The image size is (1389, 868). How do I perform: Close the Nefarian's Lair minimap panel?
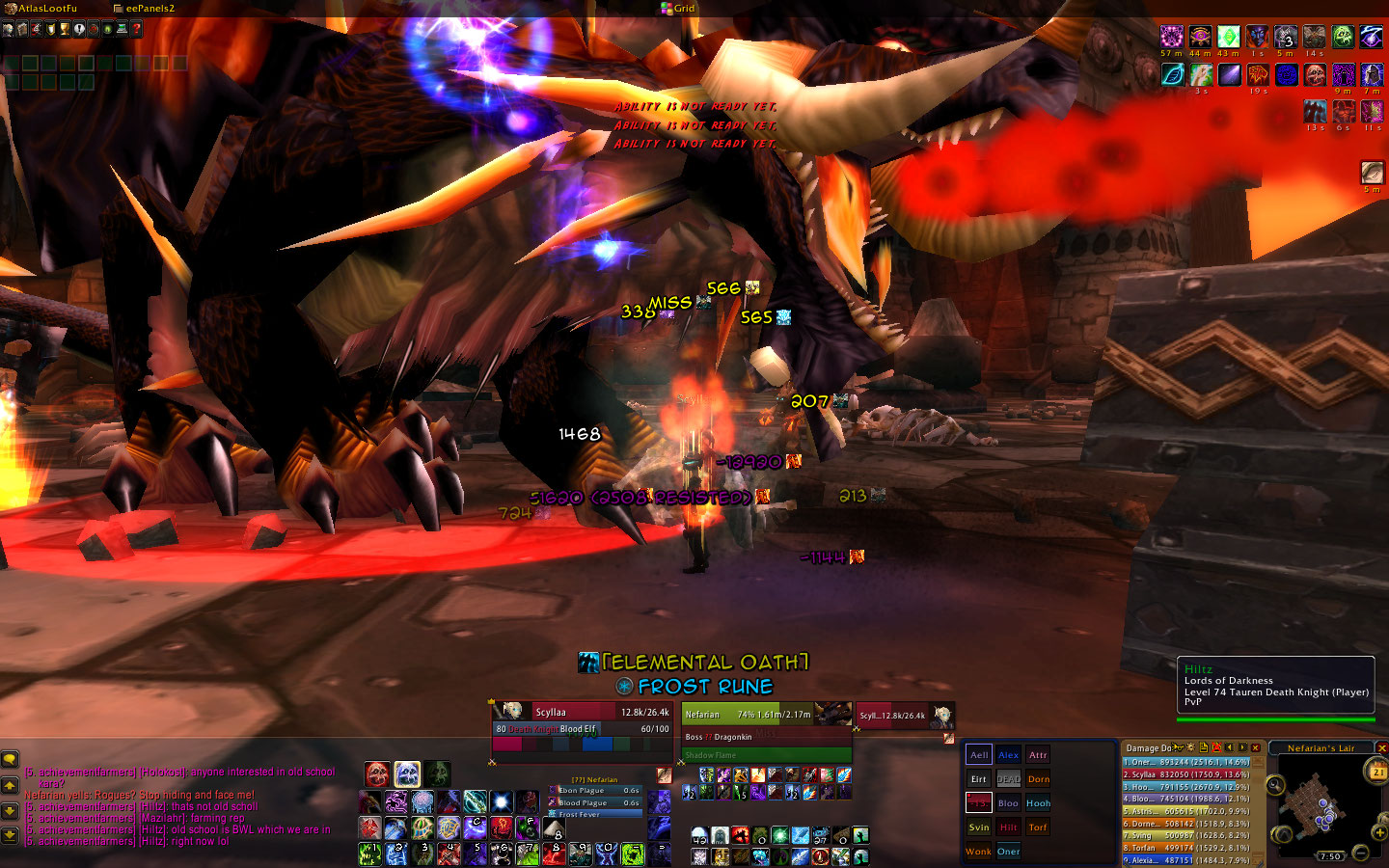pyautogui.click(x=1381, y=747)
